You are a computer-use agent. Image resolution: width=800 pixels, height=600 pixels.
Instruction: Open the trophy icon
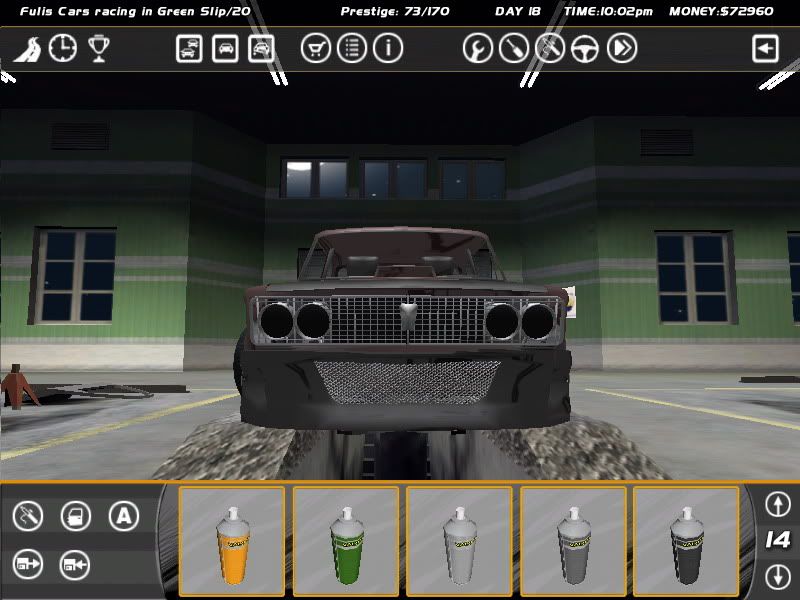(x=98, y=48)
